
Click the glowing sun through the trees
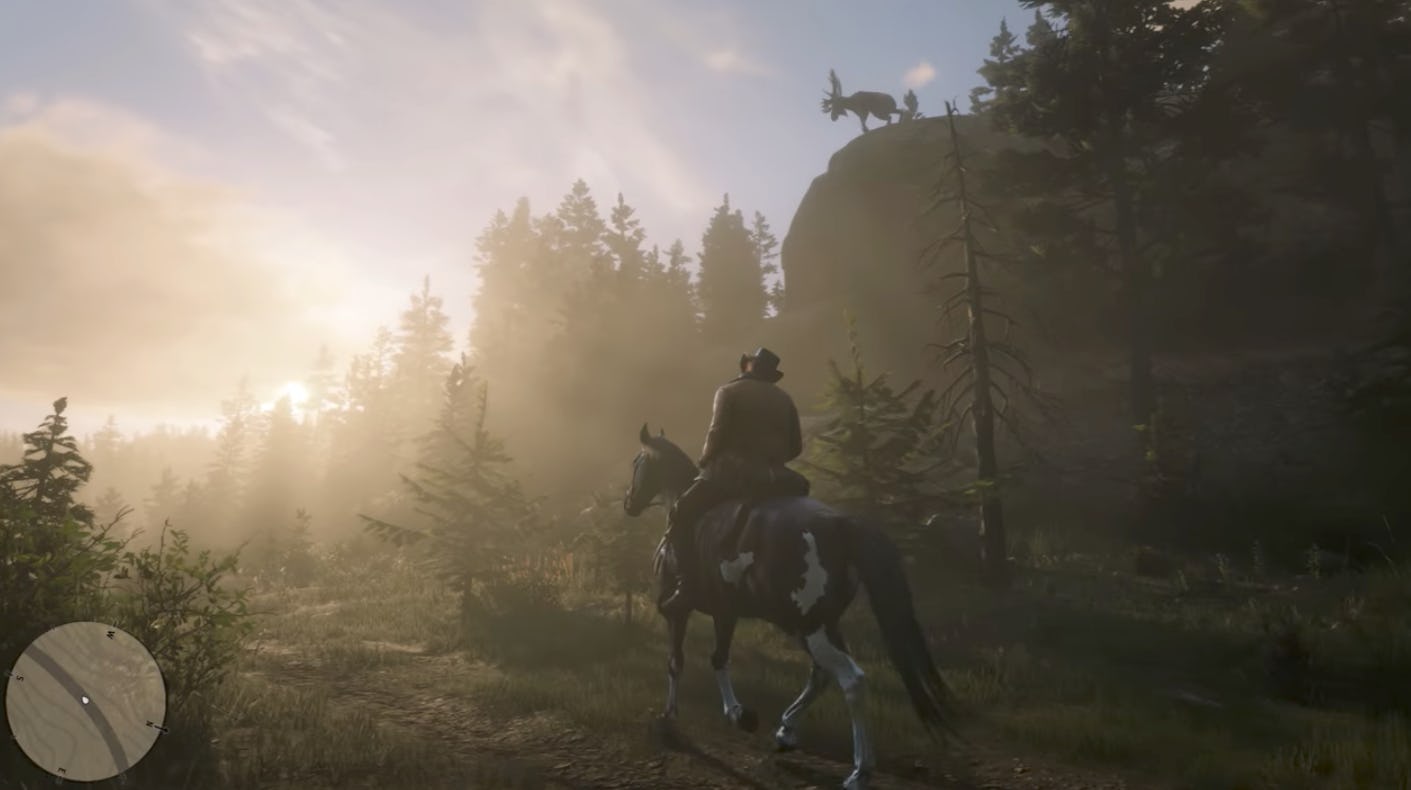[x=294, y=393]
